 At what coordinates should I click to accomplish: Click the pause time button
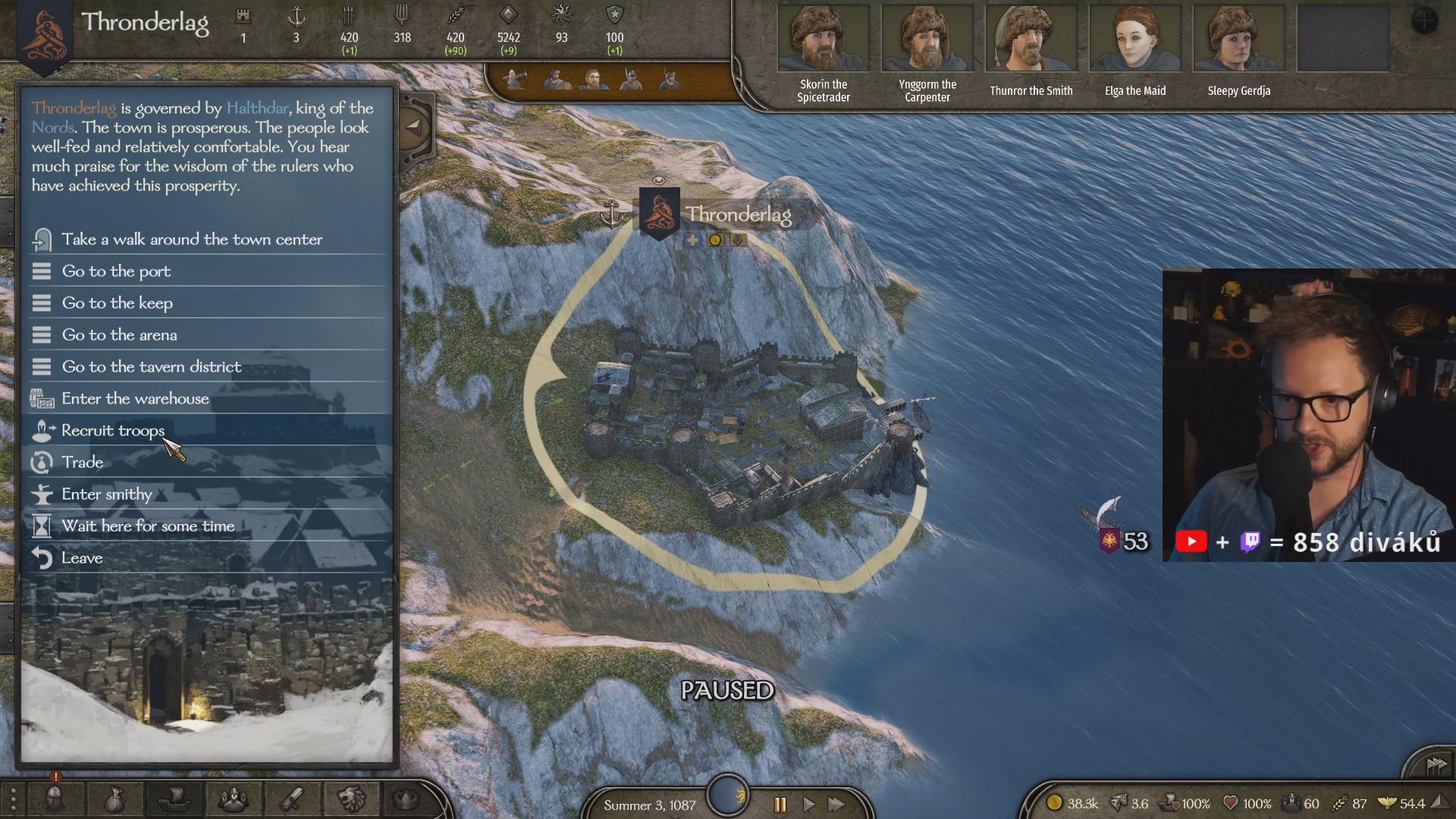[780, 805]
